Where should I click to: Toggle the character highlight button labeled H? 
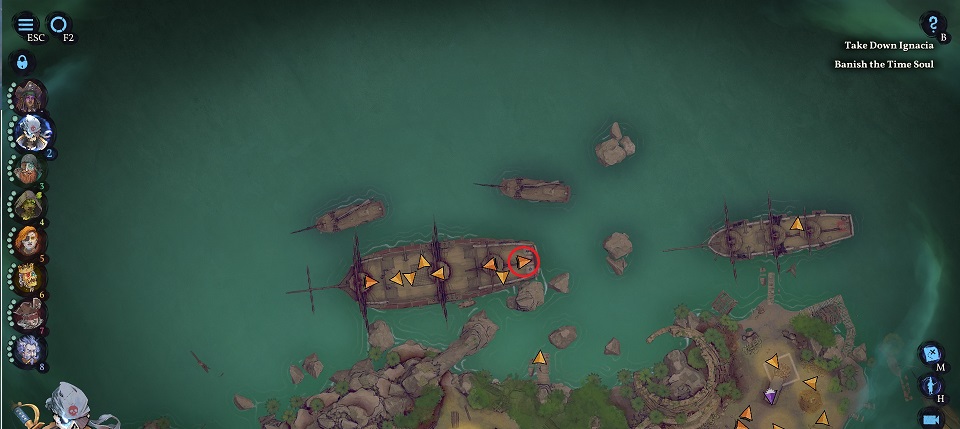[x=931, y=386]
